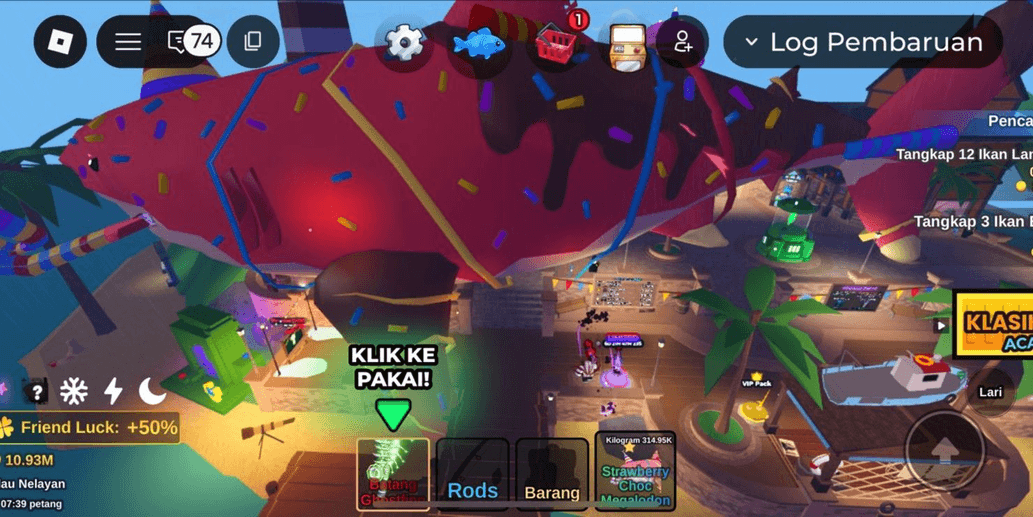
Task: Open the gear settings icon
Action: pos(405,43)
